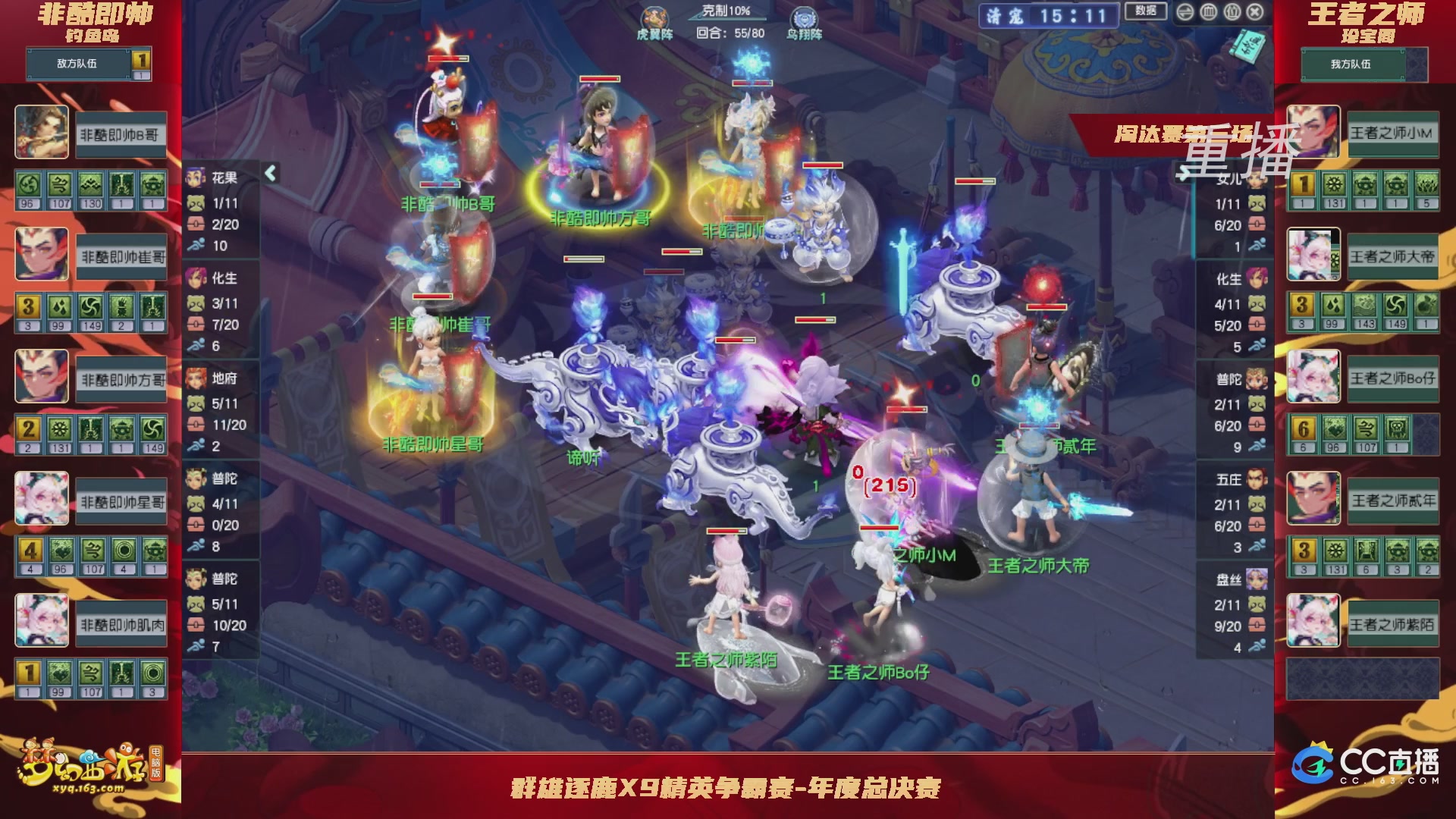Image resolution: width=1456 pixels, height=819 pixels.
Task: Collapse the action order panel with the left chevron
Action: 269,174
